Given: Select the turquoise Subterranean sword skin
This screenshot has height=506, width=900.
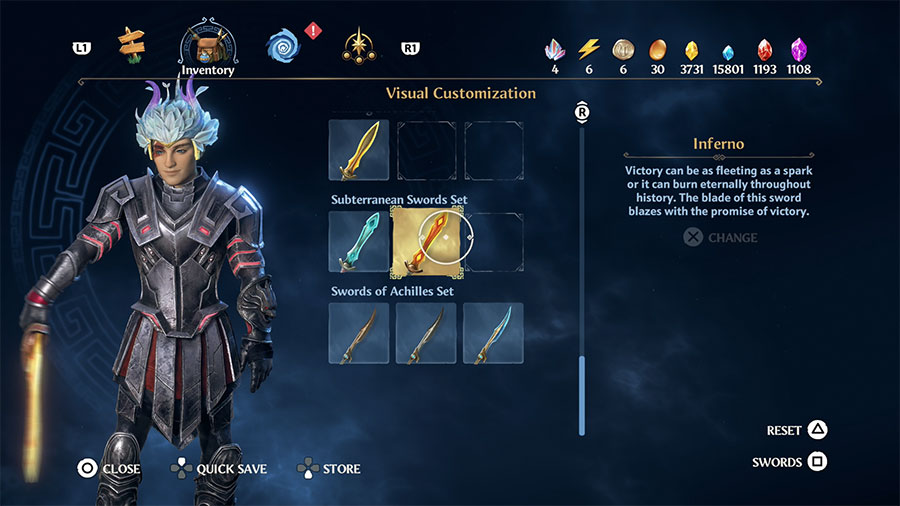Looking at the screenshot, I should tap(359, 242).
